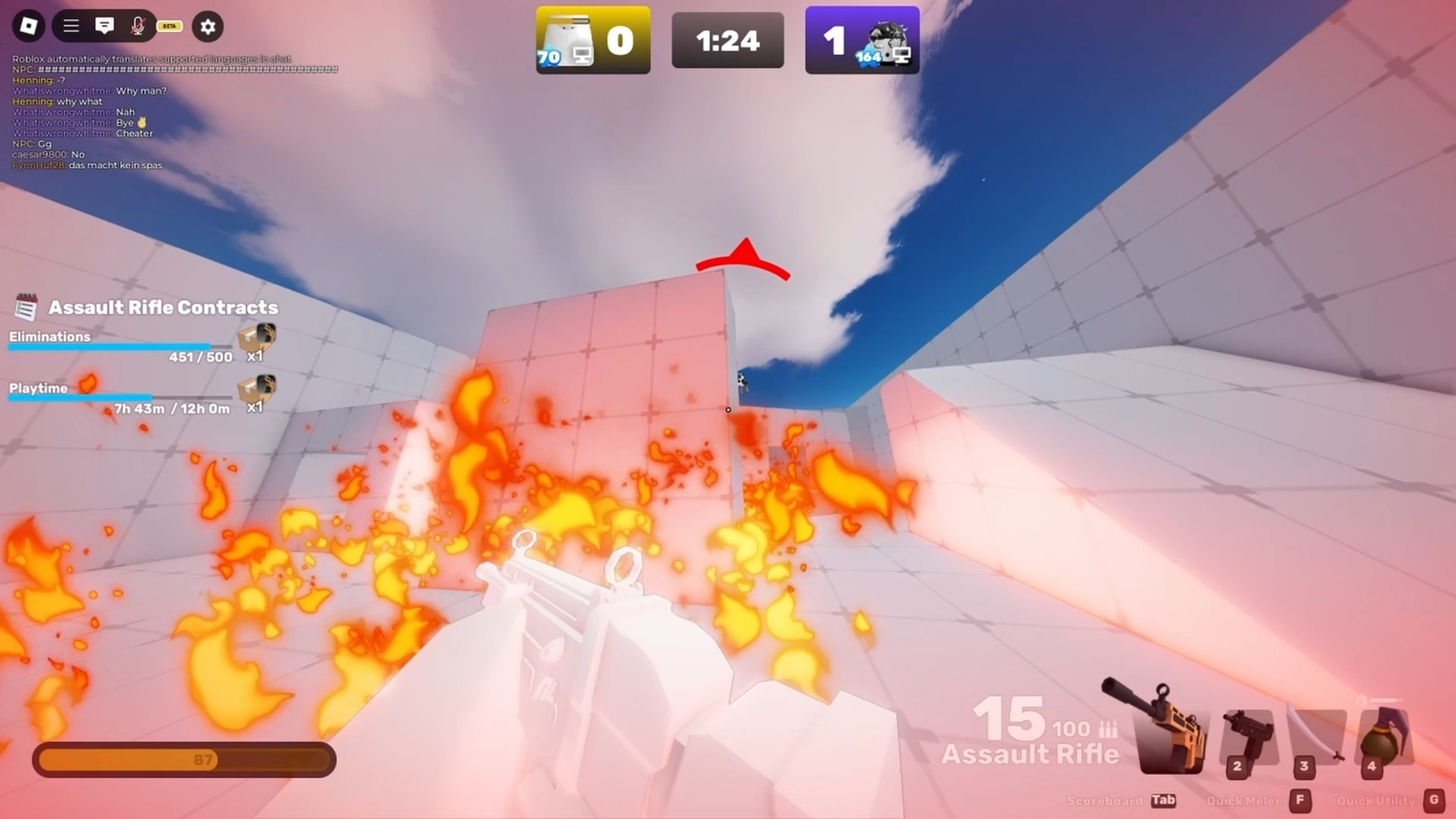Select the purple team player avatar
The image size is (1456, 819).
click(887, 41)
